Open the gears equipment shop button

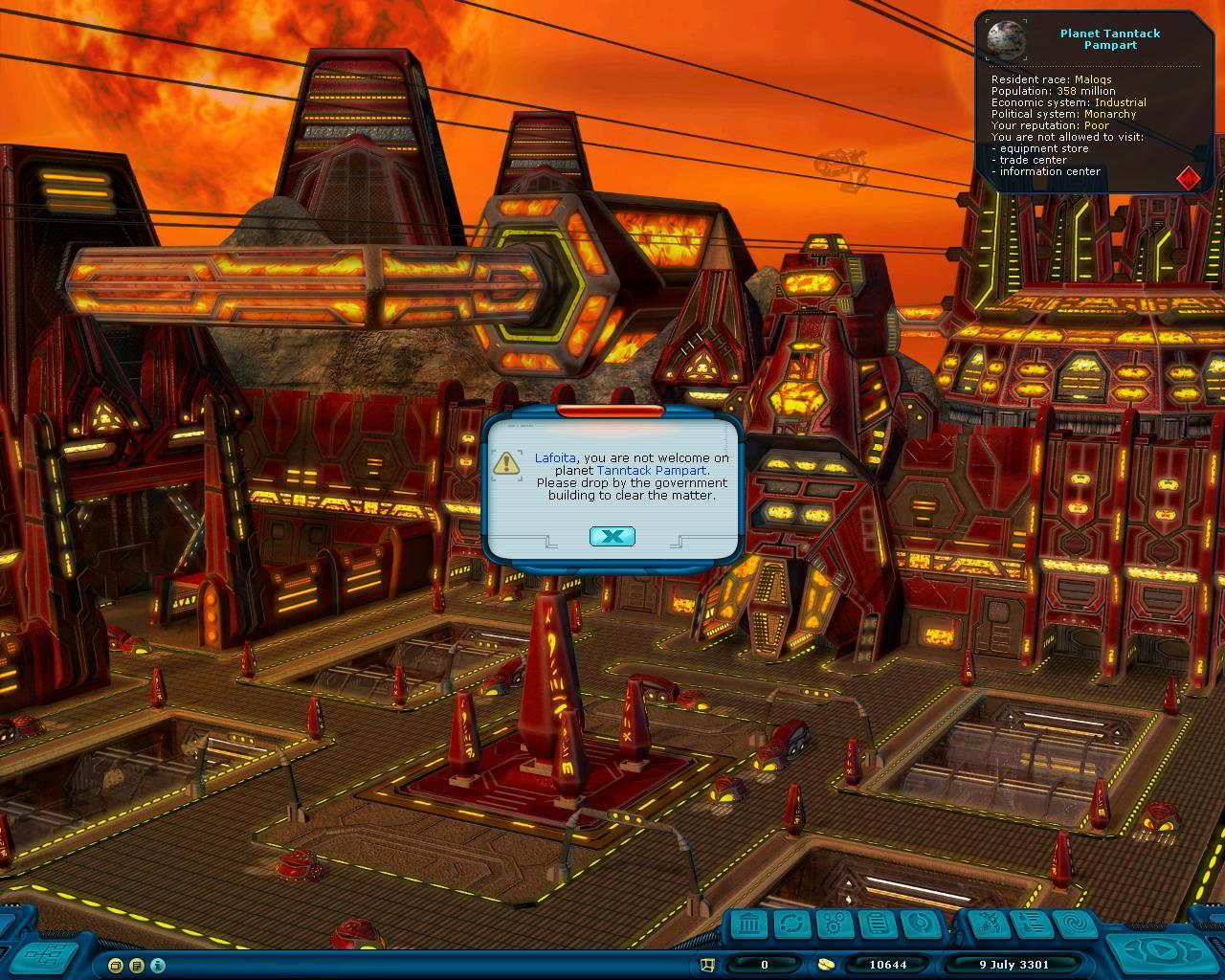pyautogui.click(x=834, y=924)
